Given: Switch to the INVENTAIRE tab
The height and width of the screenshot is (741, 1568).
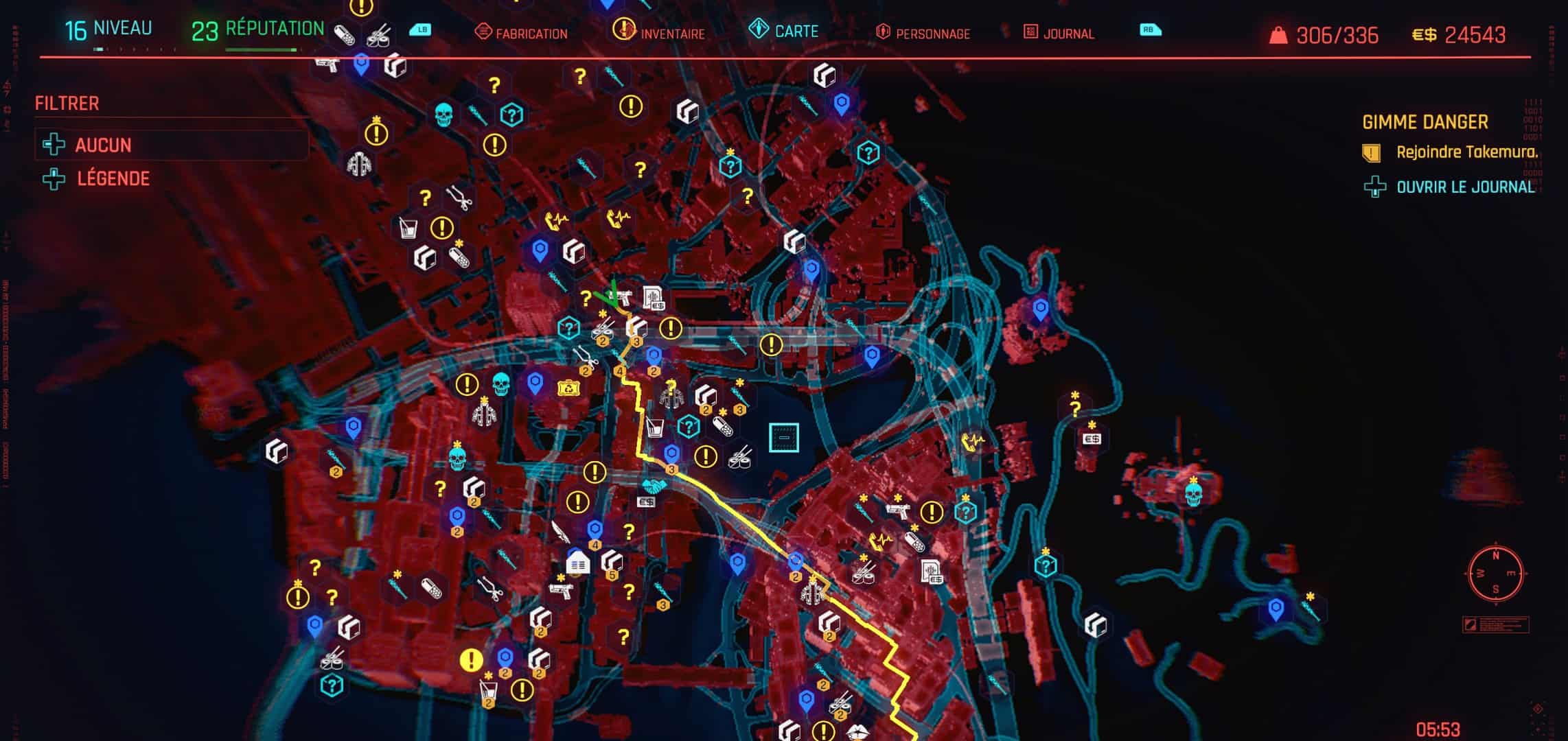Looking at the screenshot, I should point(674,32).
